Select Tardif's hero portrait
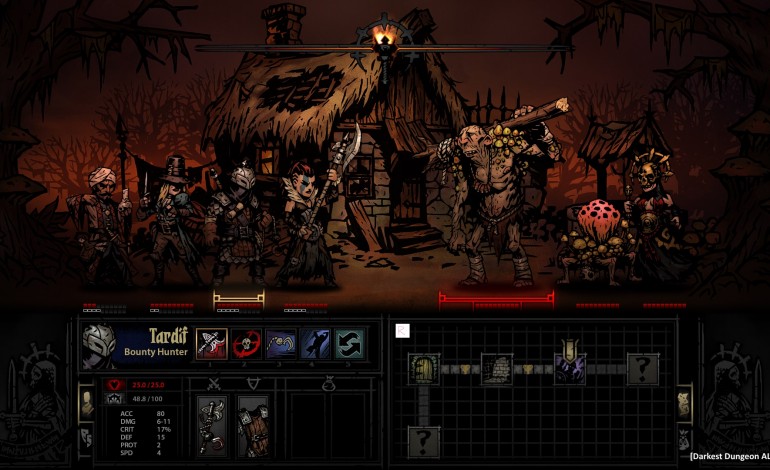770x470 pixels. coord(98,345)
